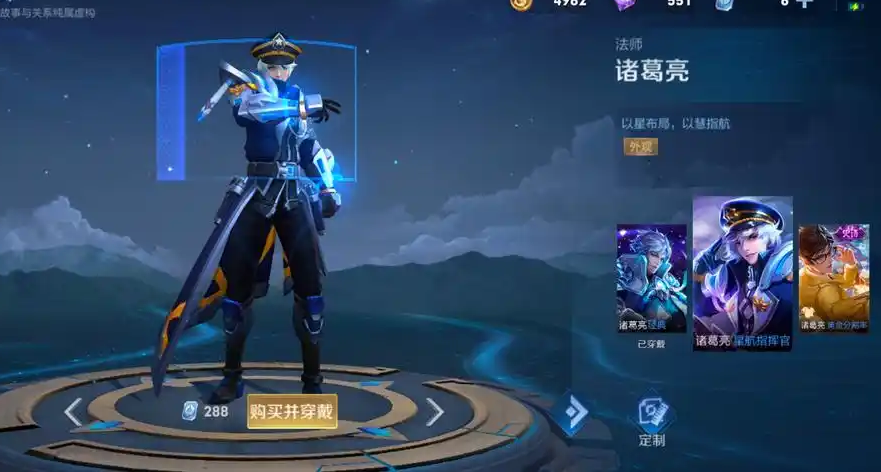Choose the 黄金分割率 skin thumbnail
The width and height of the screenshot is (881, 472).
click(x=833, y=278)
